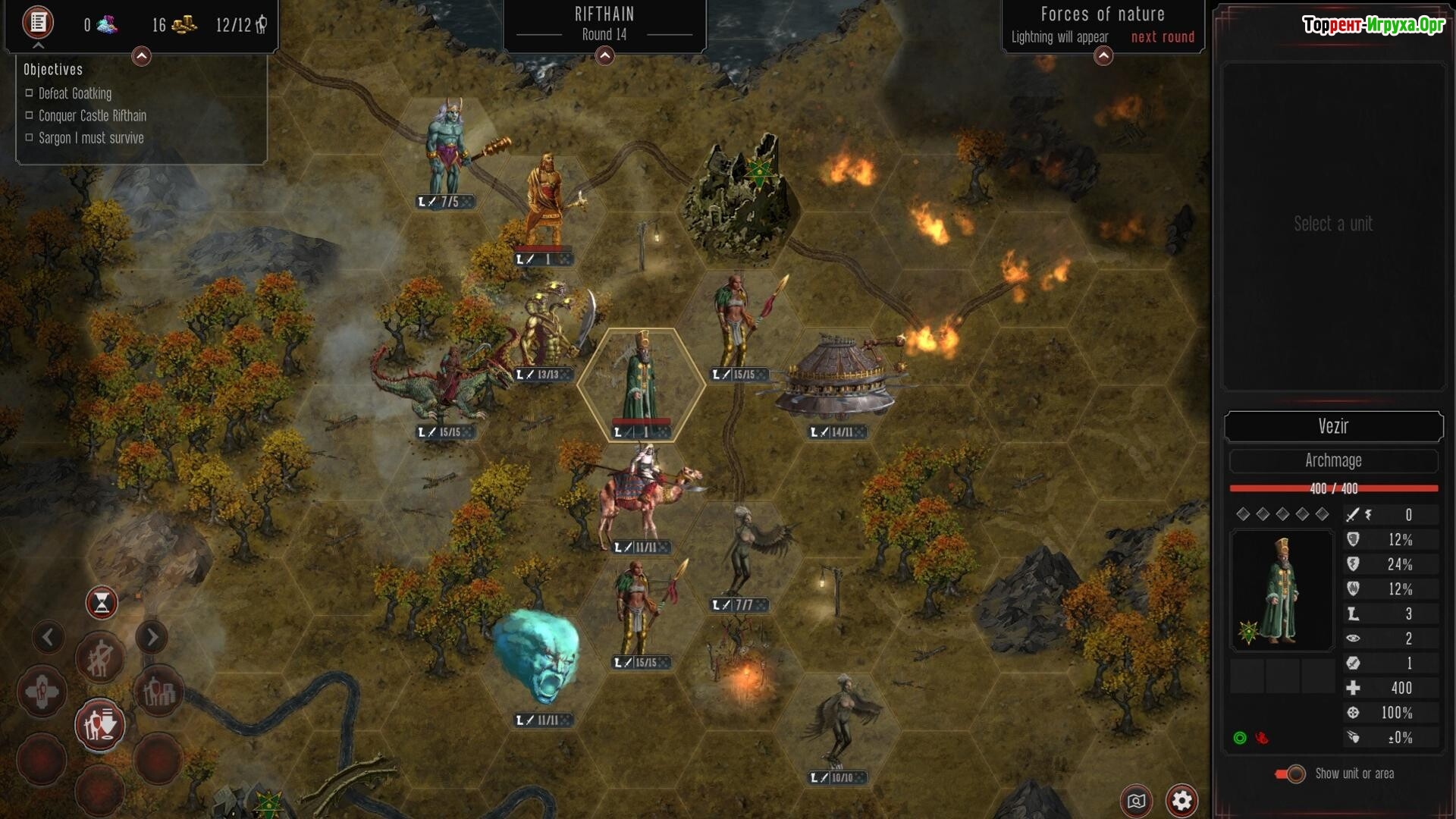Select the Vezir unit on highlighted hex
1456x819 pixels.
642,383
